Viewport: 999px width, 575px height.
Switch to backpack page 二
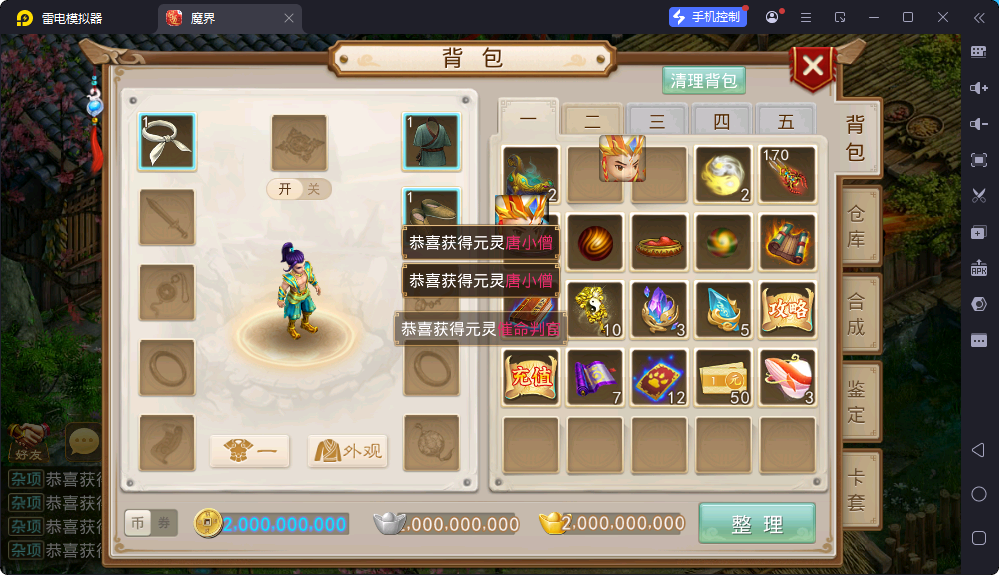coord(592,121)
